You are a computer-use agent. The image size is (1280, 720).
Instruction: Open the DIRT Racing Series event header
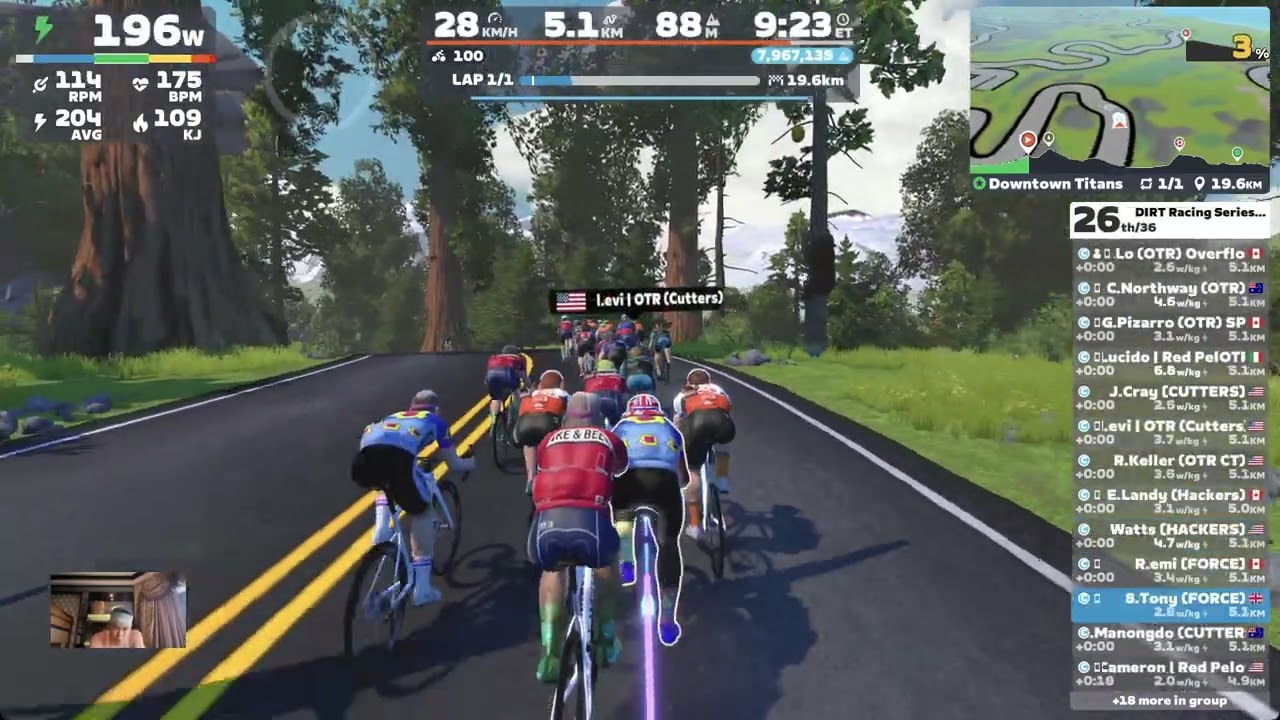point(1170,220)
